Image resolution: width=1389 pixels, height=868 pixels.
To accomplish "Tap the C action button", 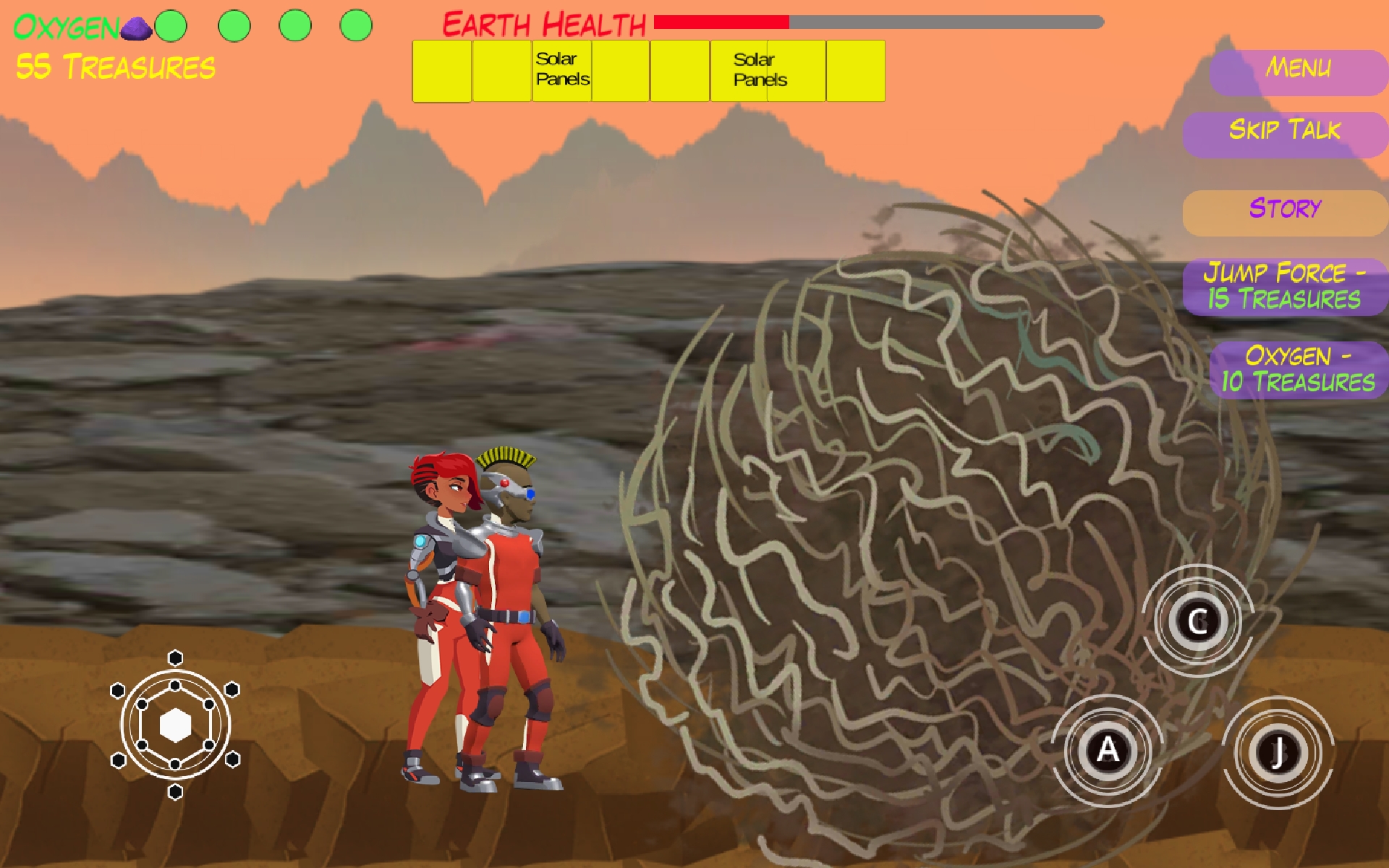I will click(1197, 621).
